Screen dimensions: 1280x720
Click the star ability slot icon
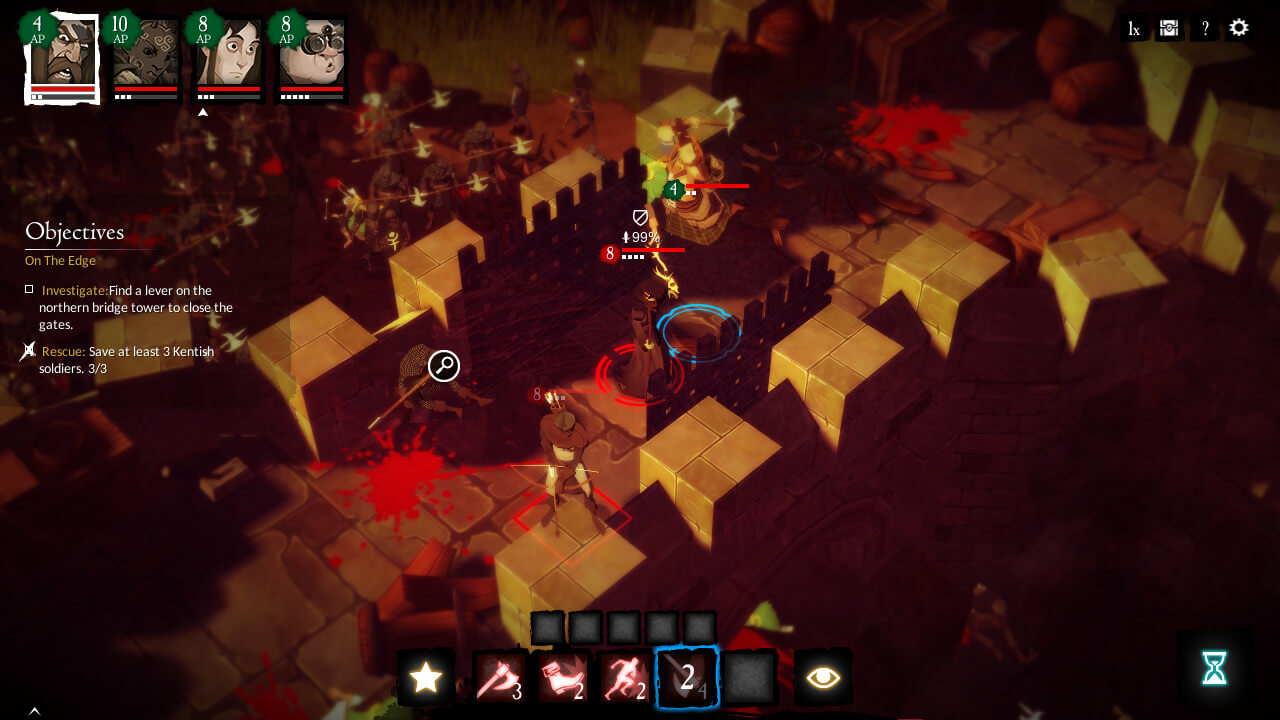tap(427, 677)
